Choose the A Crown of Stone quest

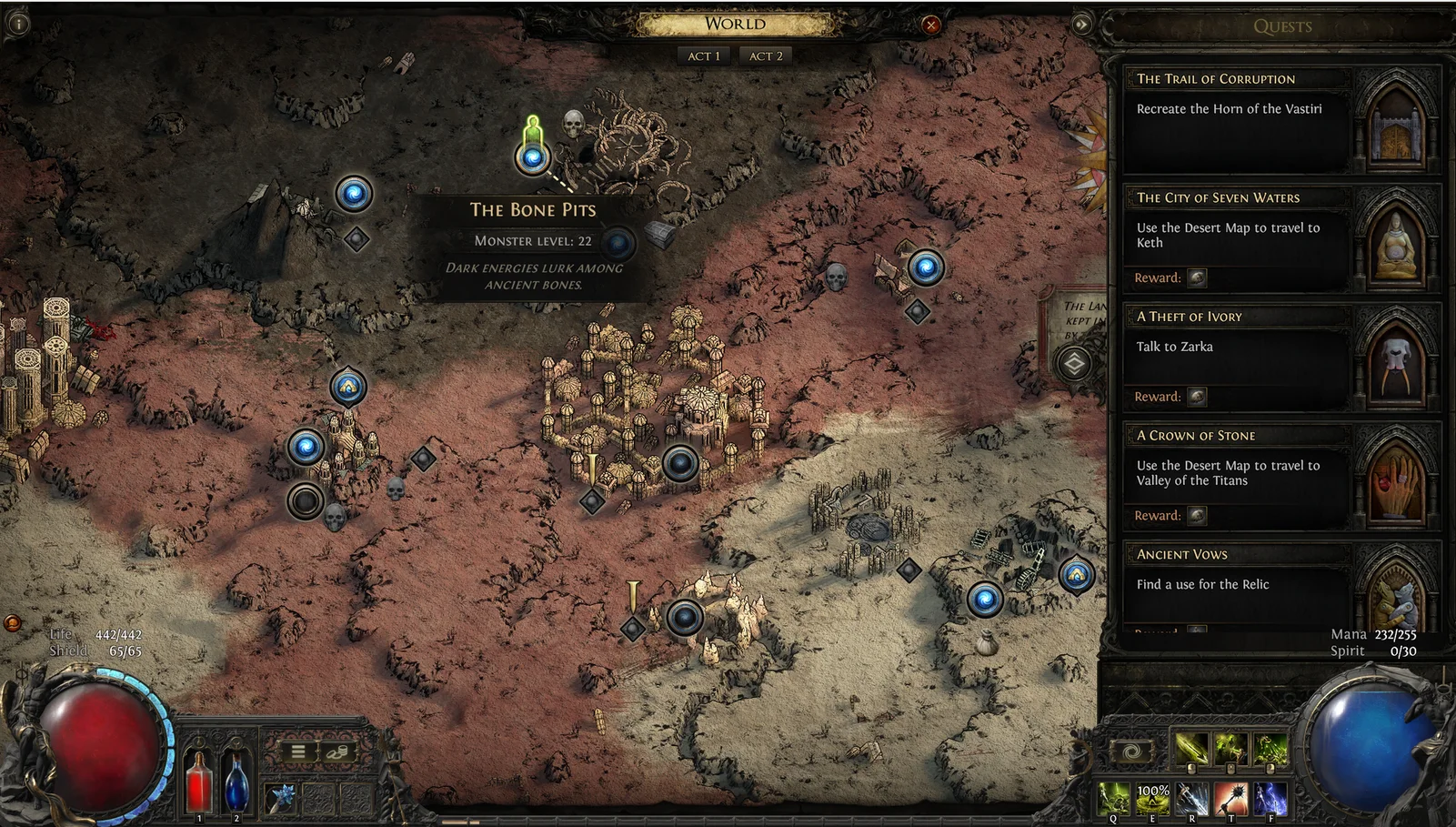coord(1237,475)
